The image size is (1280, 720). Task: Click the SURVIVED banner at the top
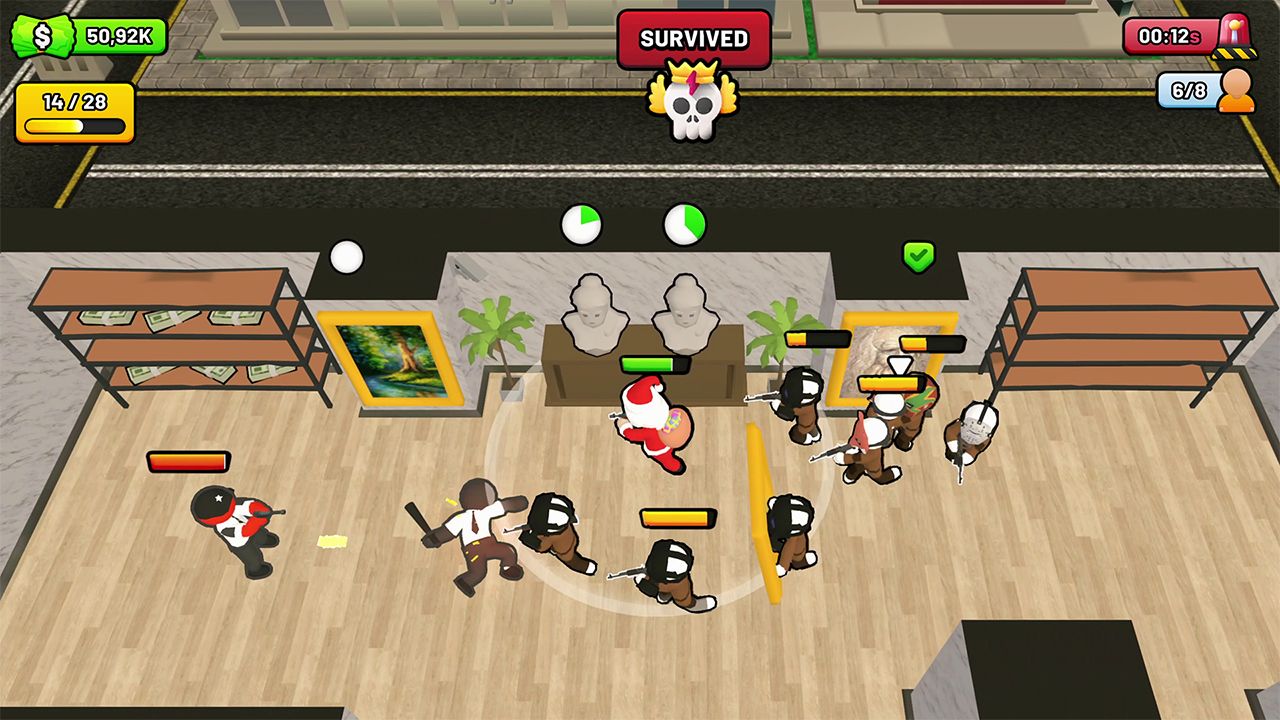[x=692, y=37]
